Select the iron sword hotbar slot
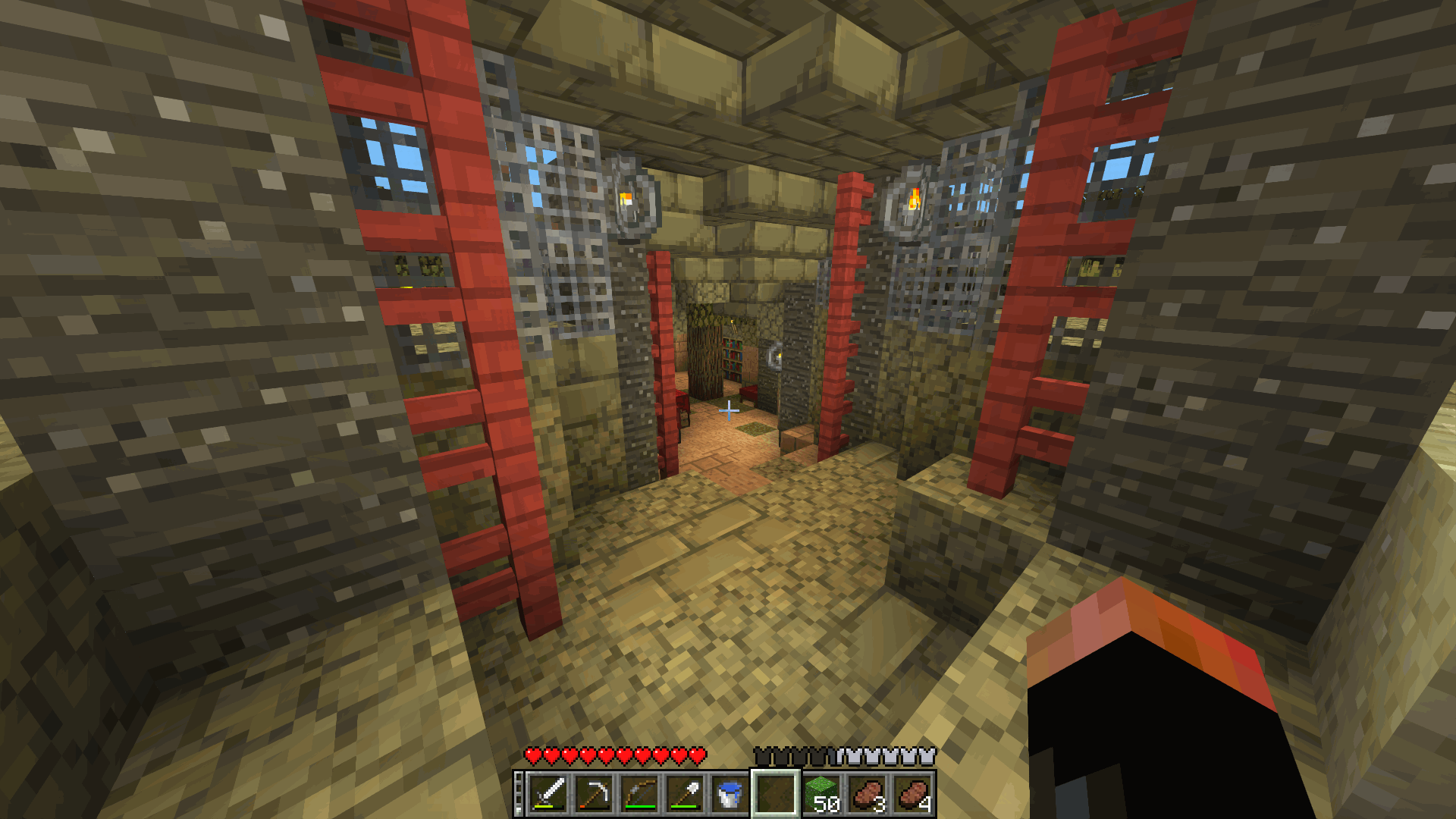Viewport: 1456px width, 819px height. pyautogui.click(x=549, y=794)
